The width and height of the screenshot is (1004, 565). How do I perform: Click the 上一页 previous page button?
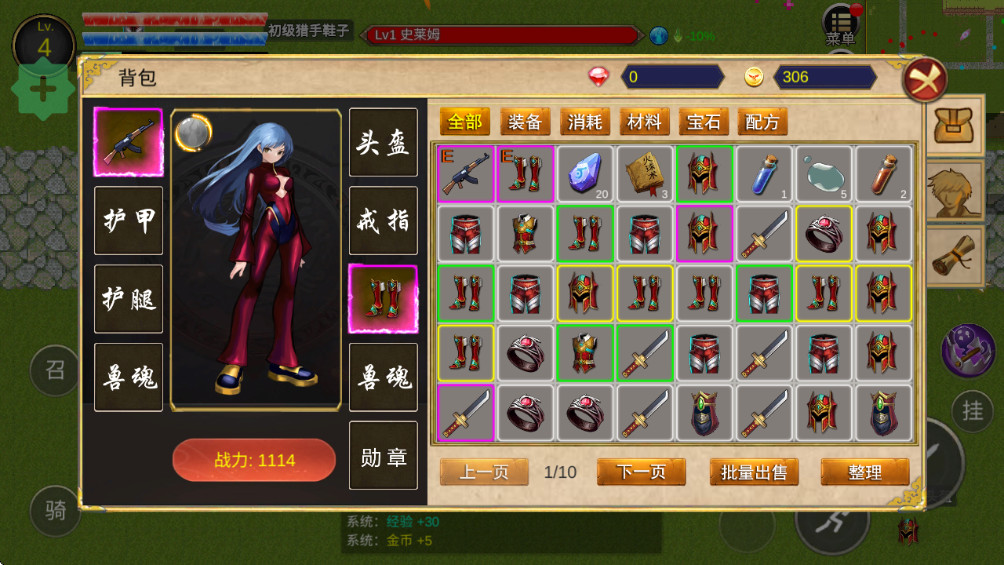click(484, 472)
